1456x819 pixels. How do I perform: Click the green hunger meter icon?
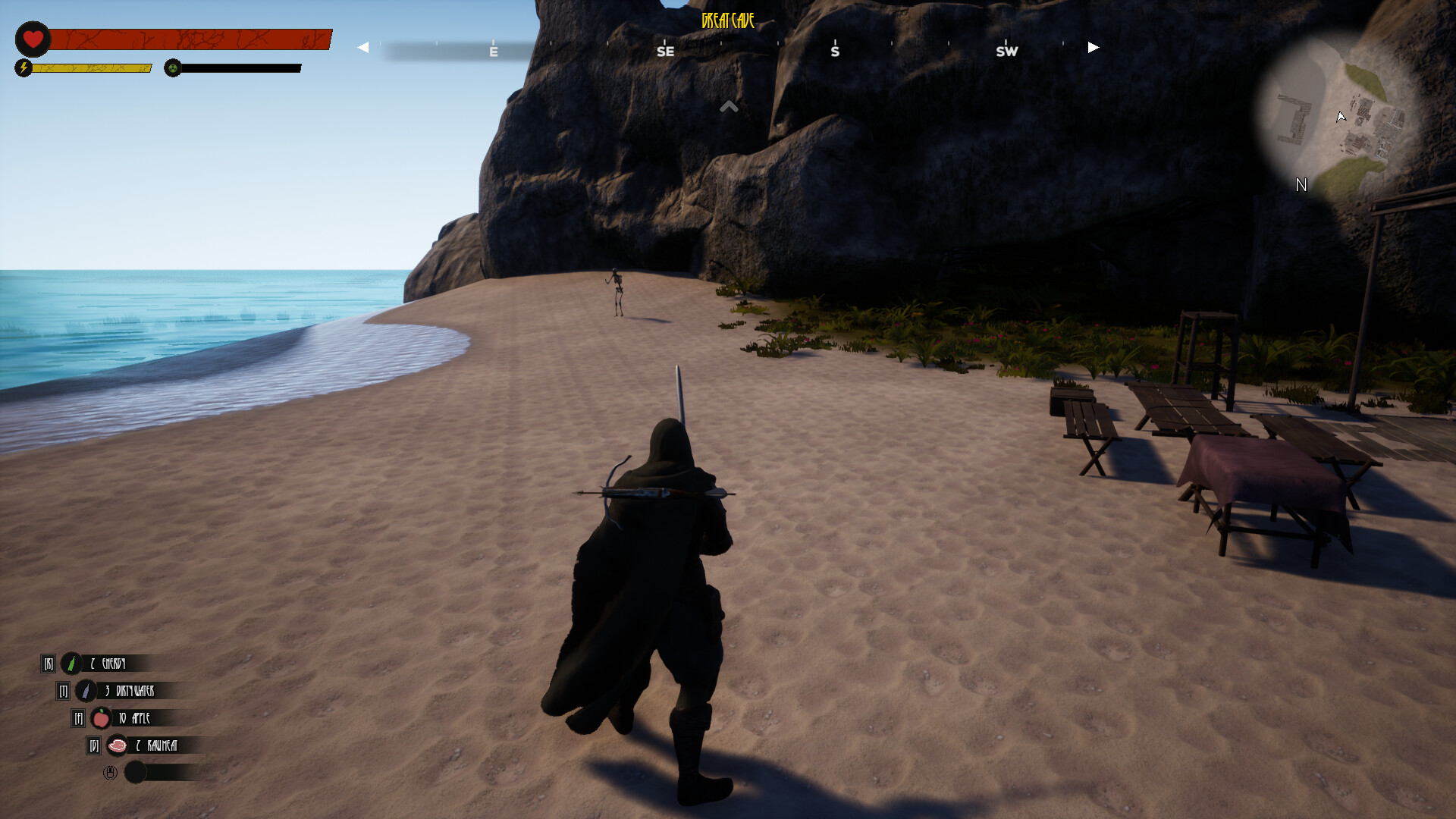coord(174,68)
